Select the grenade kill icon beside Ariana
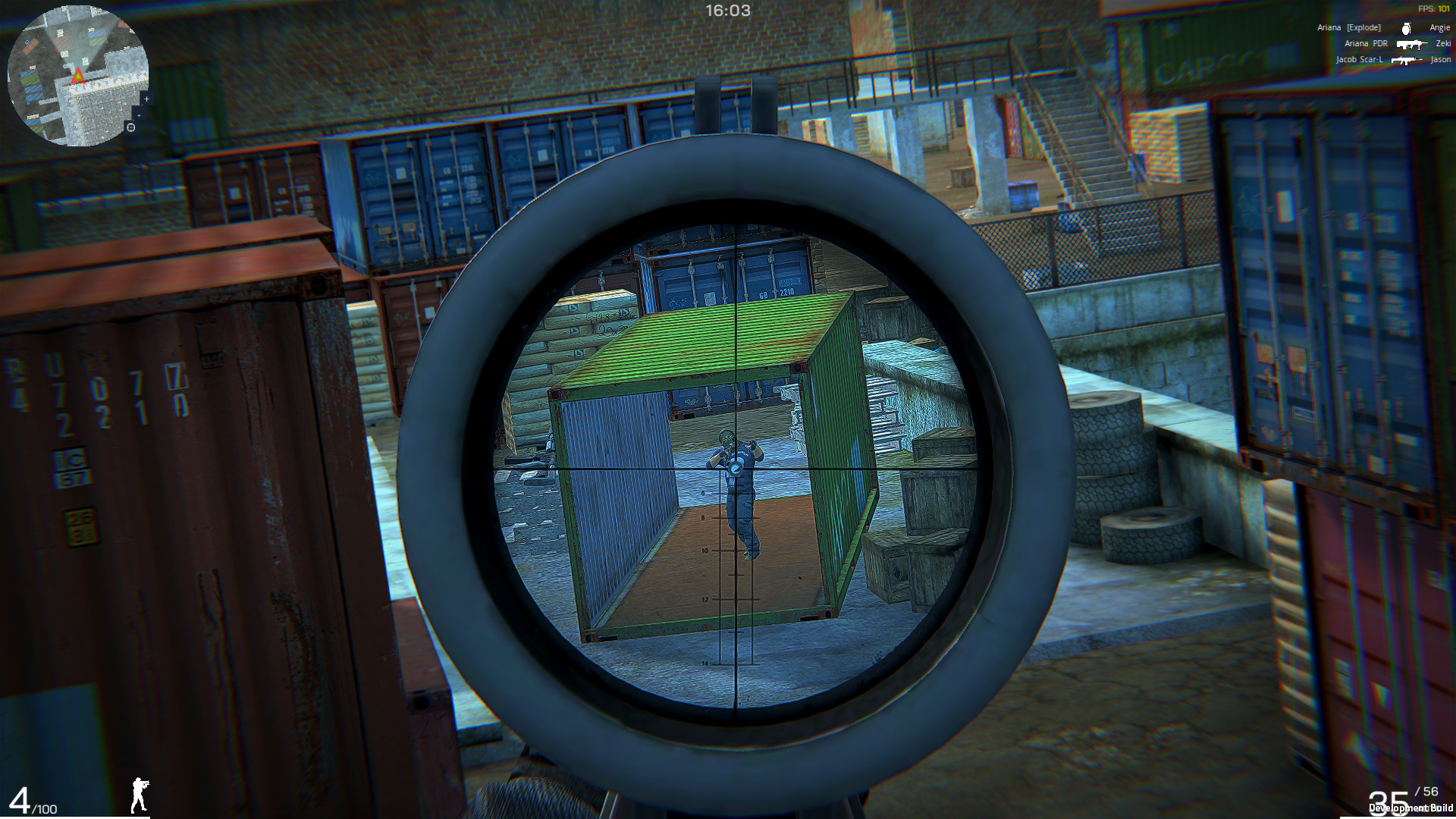 (1405, 28)
